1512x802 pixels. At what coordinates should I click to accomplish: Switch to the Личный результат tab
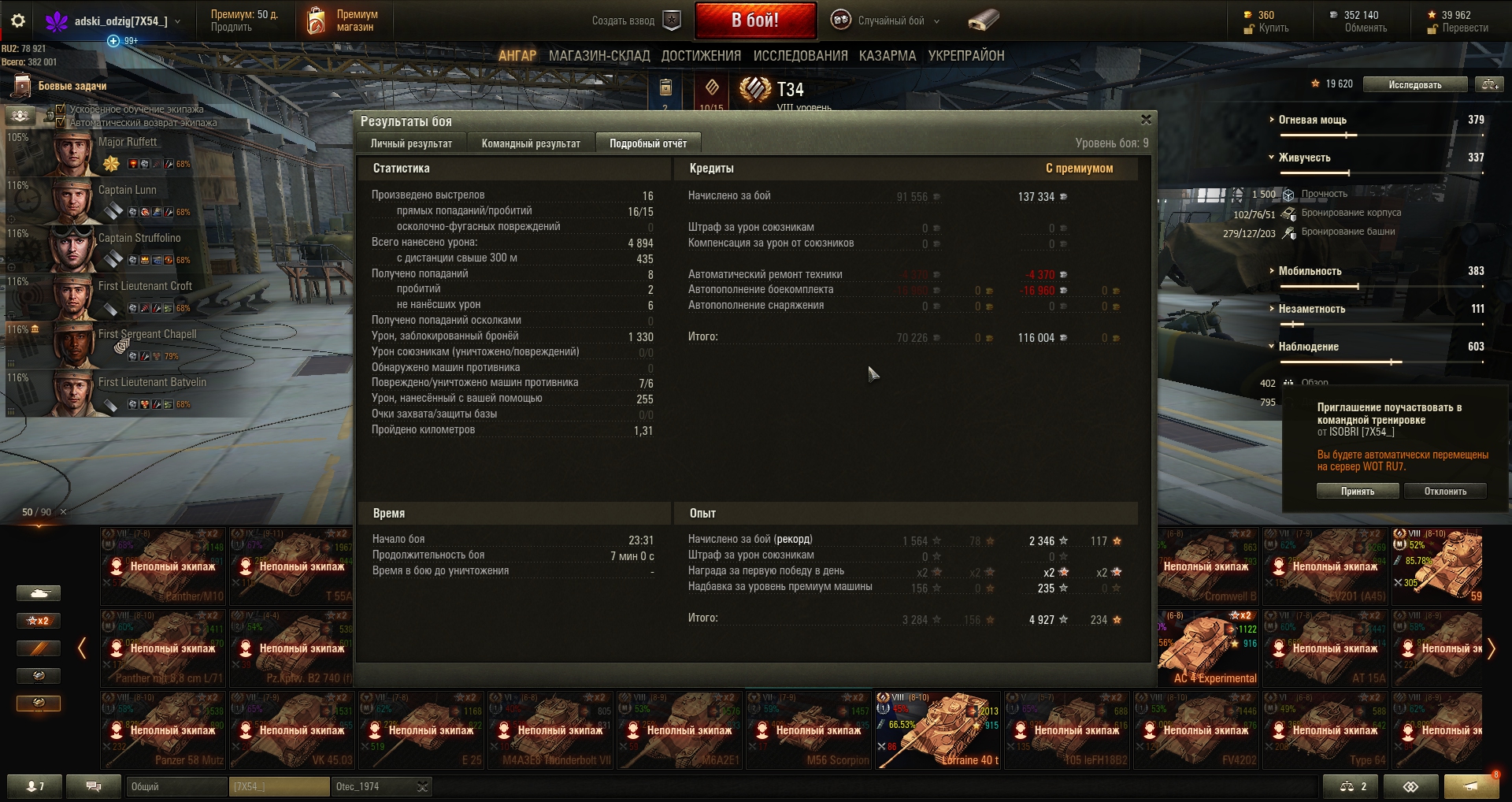tap(411, 143)
